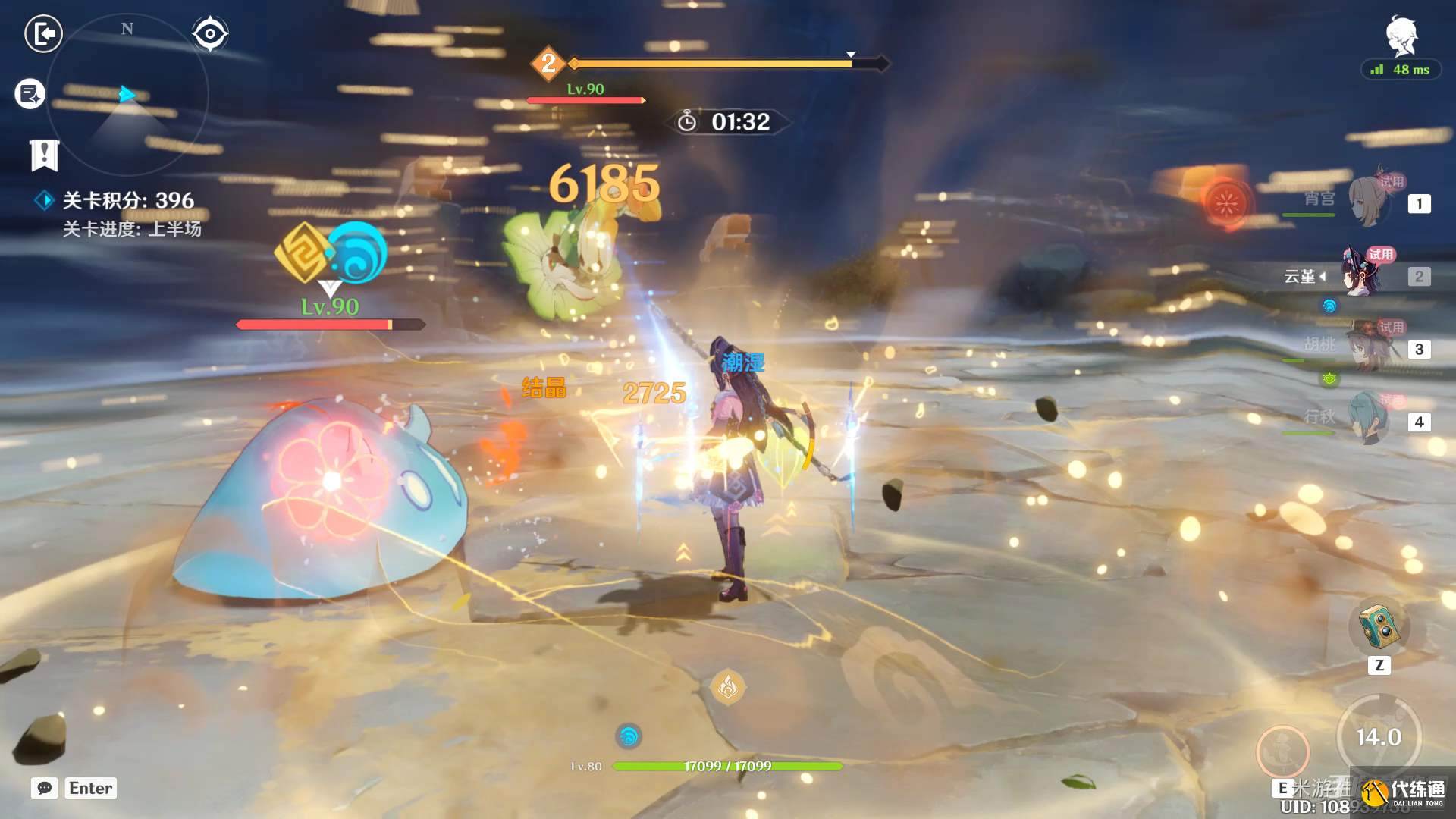Screen dimensions: 1456x819
Task: Click the exit domain button
Action: coord(43,34)
